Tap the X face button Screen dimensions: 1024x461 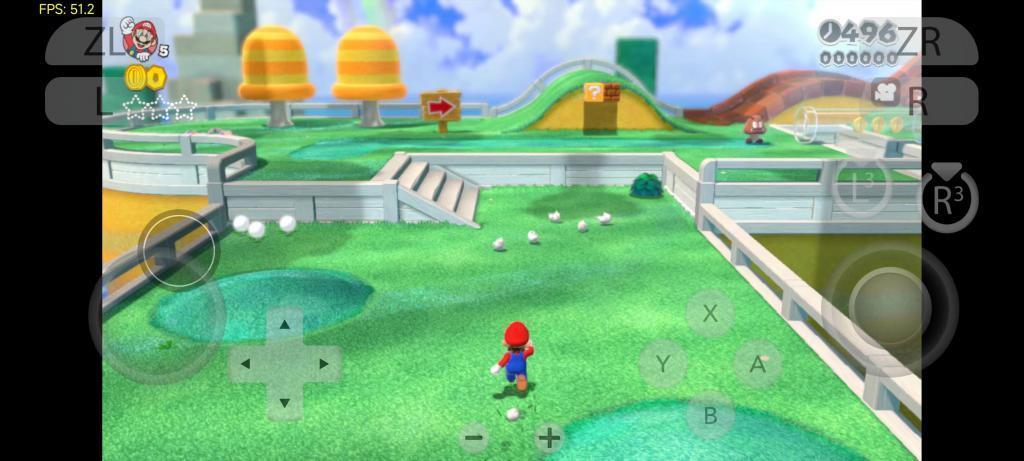pos(710,313)
